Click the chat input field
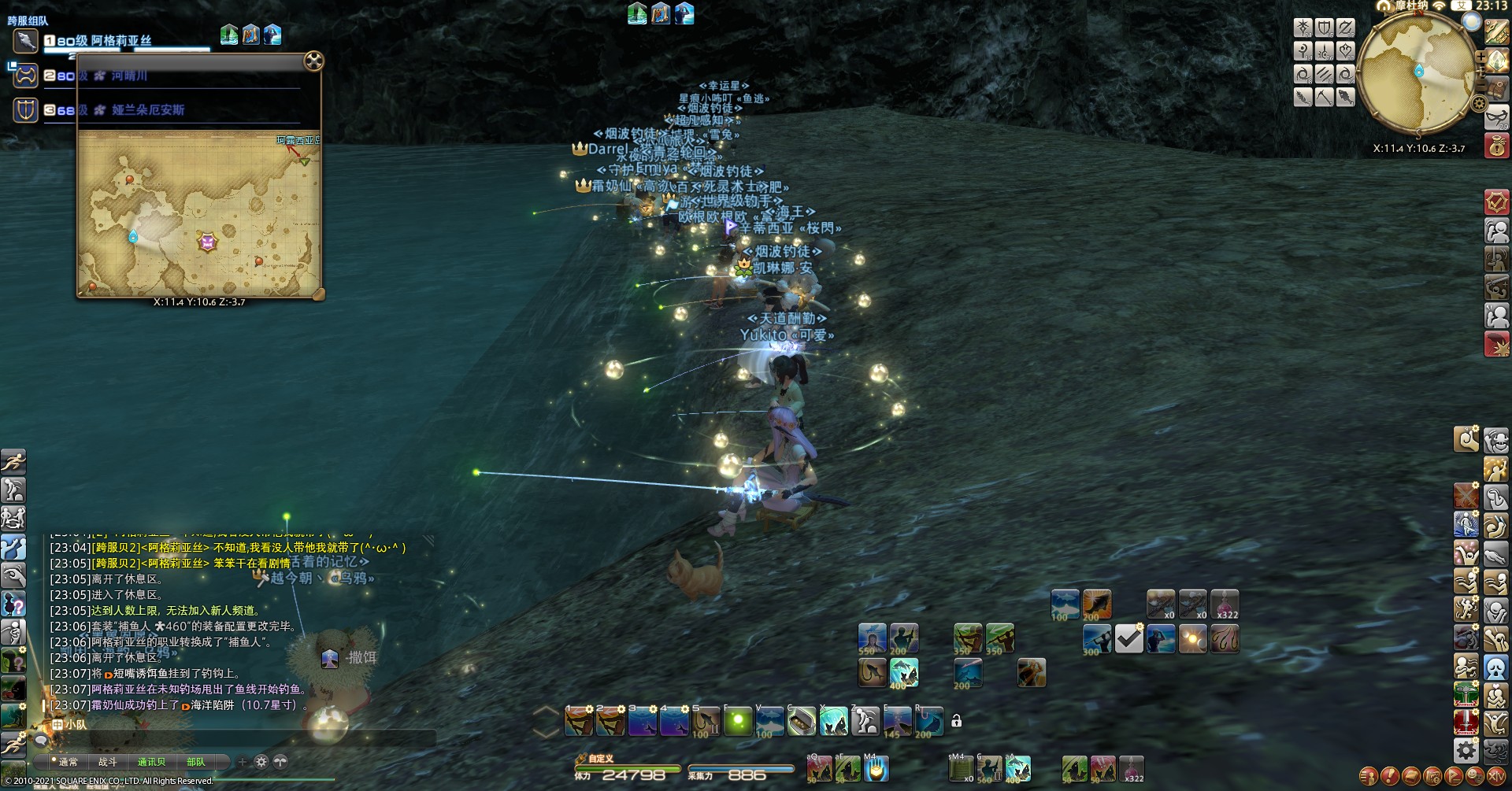 tap(236, 740)
